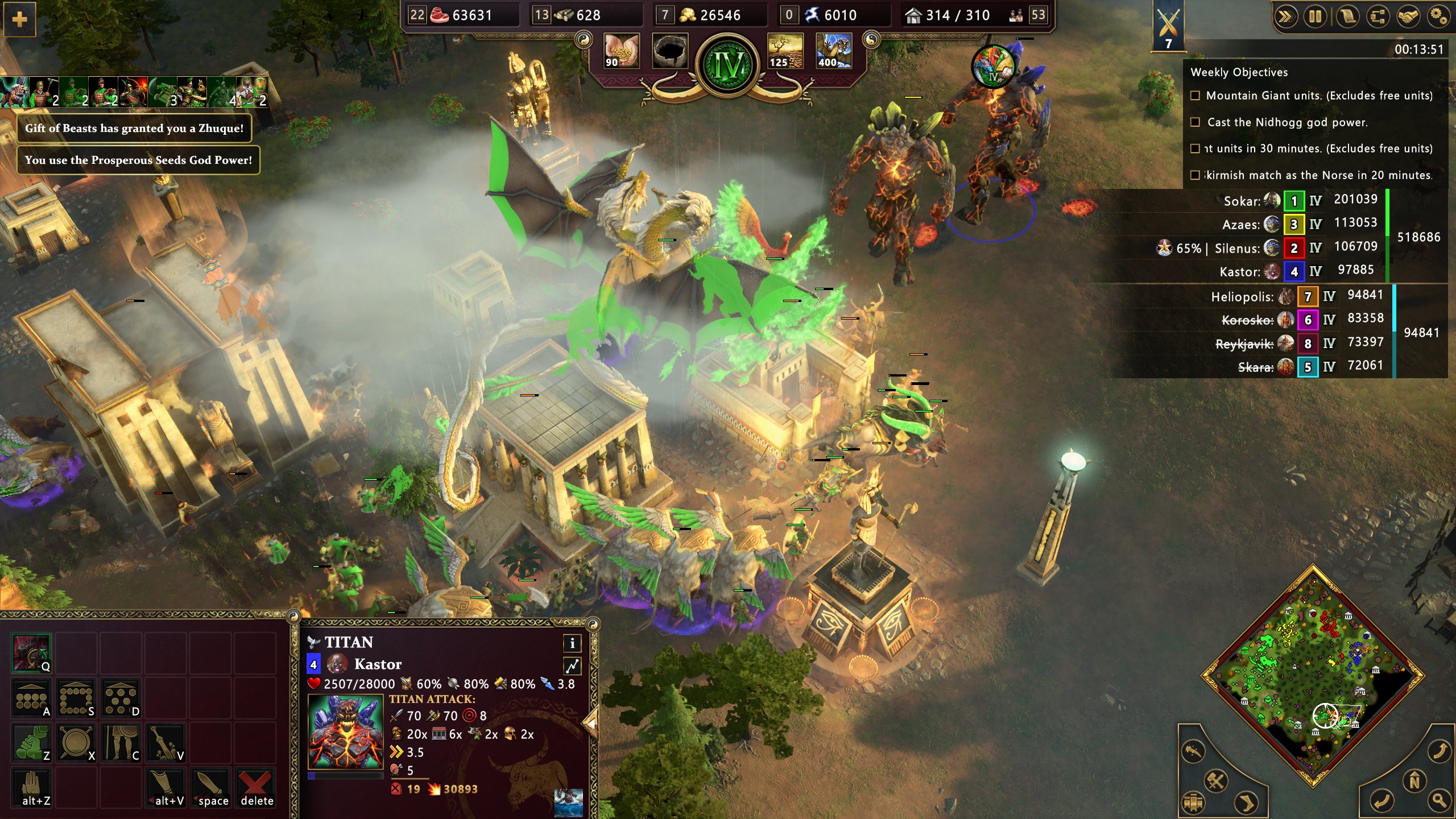Cast the god power costing 400
The image size is (1456, 819).
click(x=833, y=50)
